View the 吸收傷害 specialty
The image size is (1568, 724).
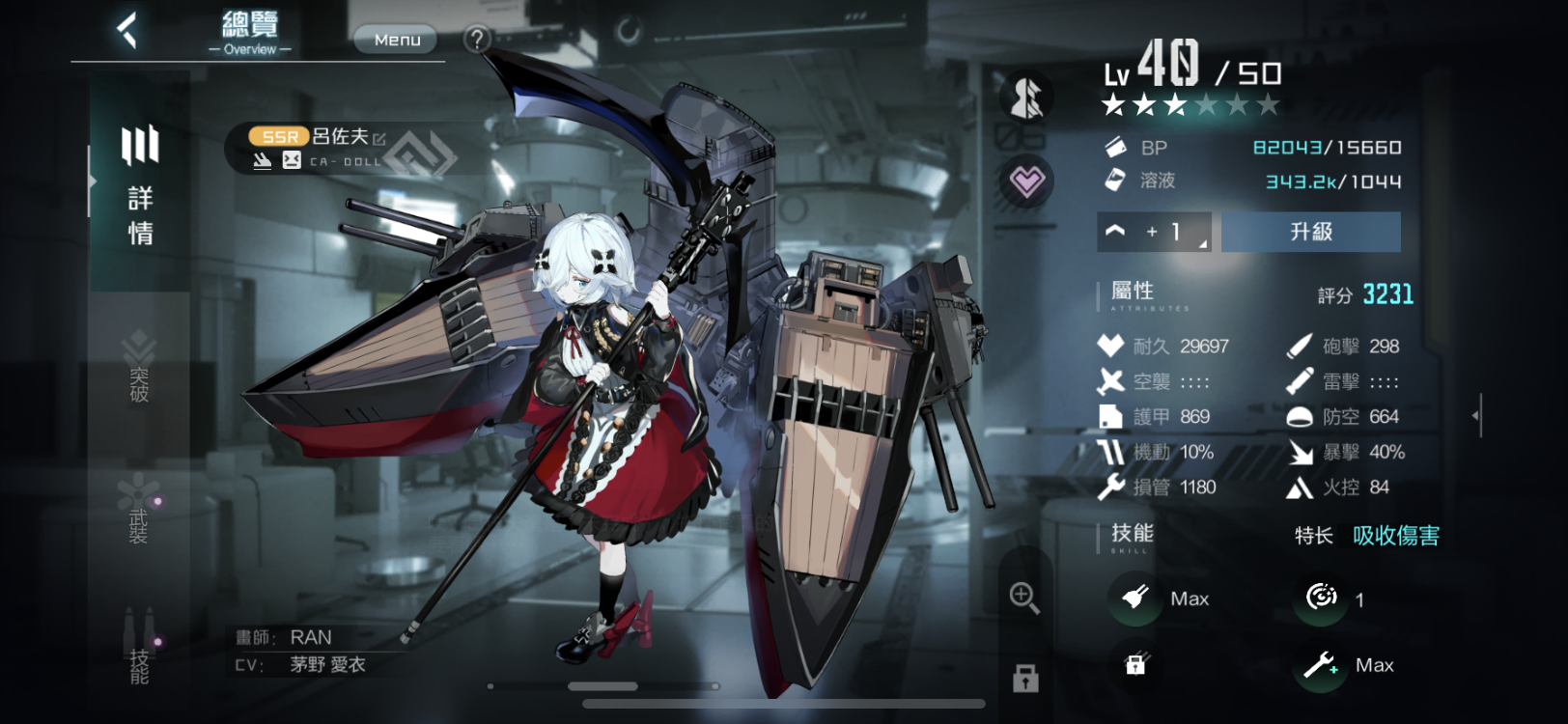[x=1395, y=536]
